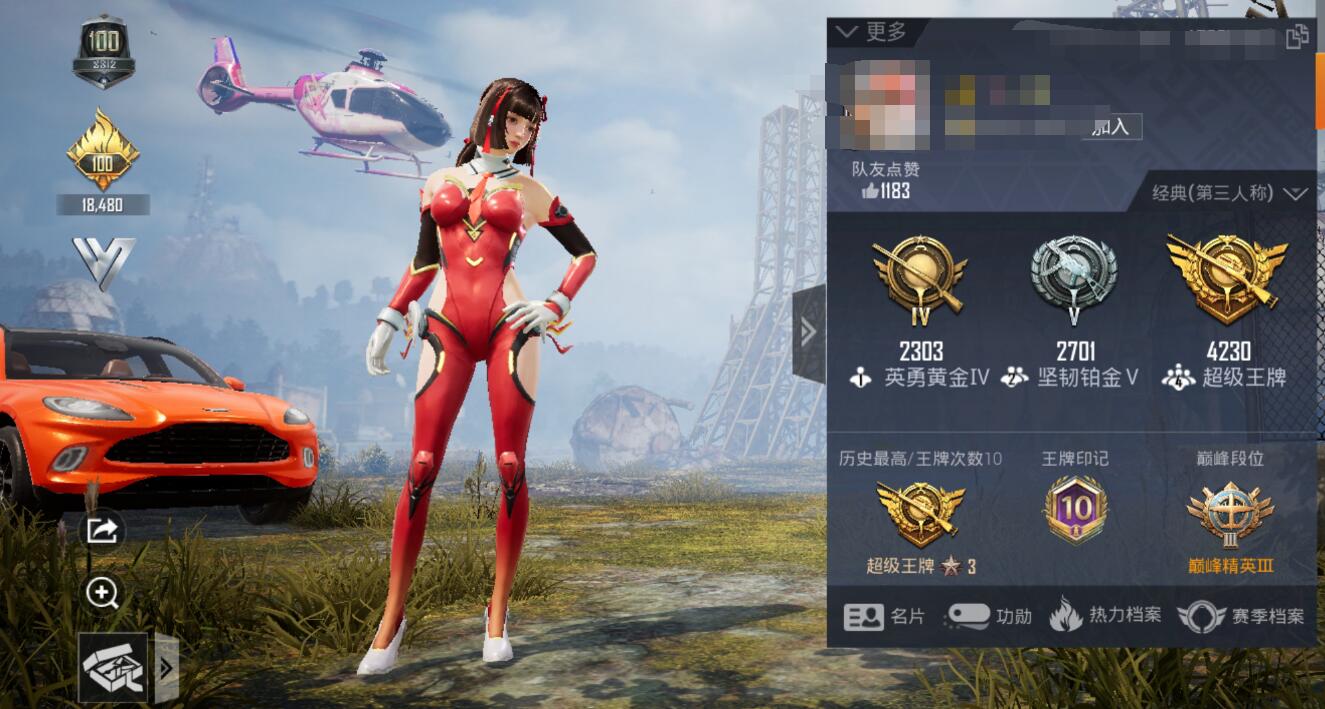Tap the share arrow icon

102,531
